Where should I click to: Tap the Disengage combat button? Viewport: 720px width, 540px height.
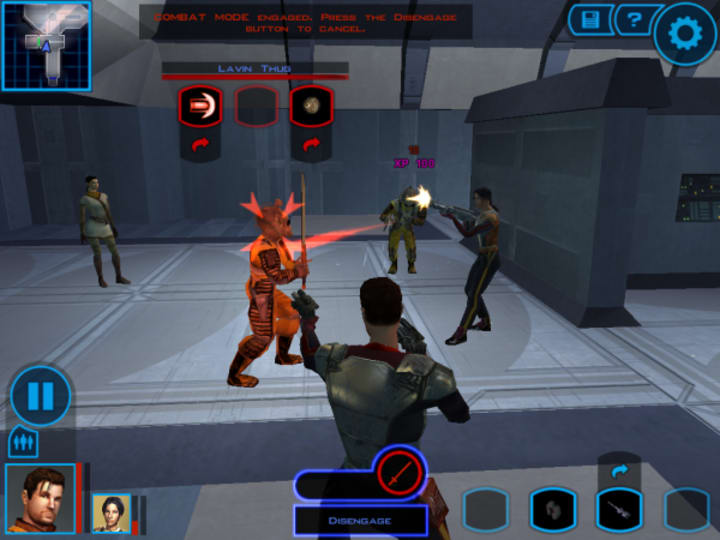click(x=360, y=520)
